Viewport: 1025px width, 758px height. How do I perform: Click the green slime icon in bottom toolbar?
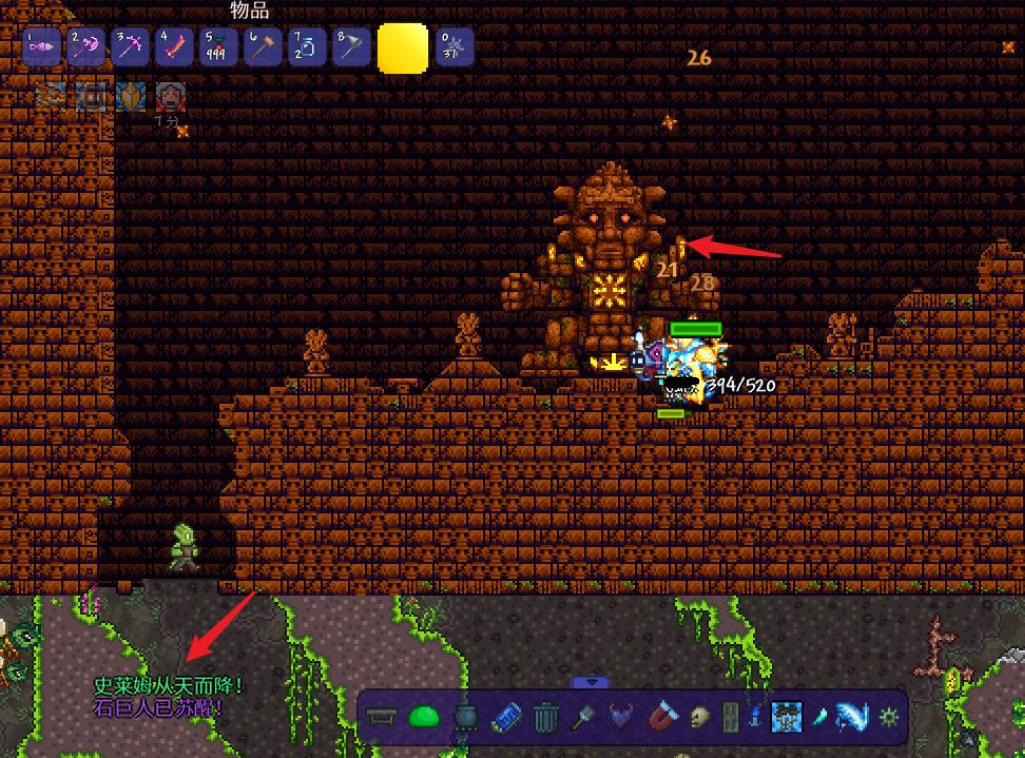[424, 716]
